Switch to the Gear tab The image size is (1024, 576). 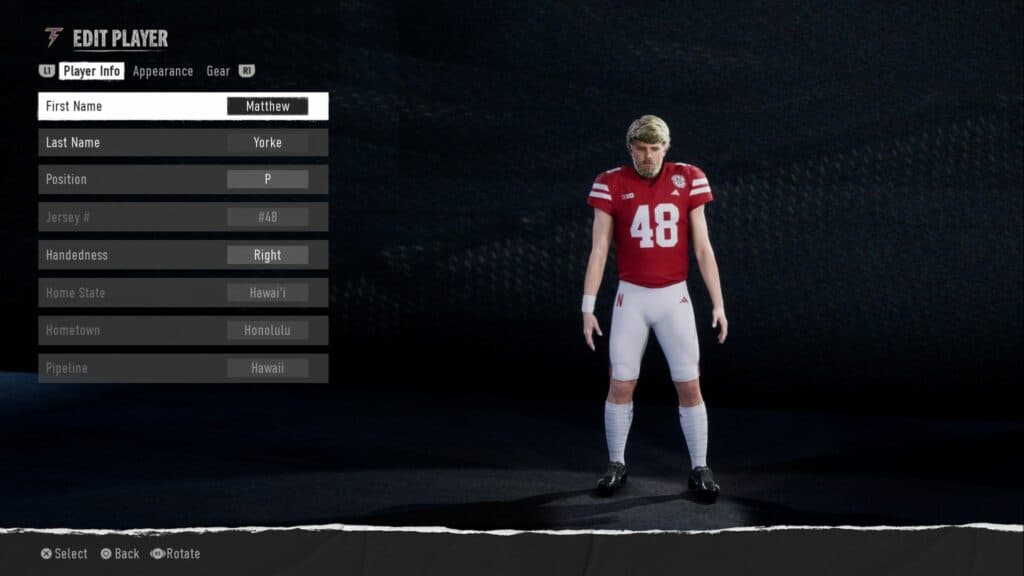218,71
